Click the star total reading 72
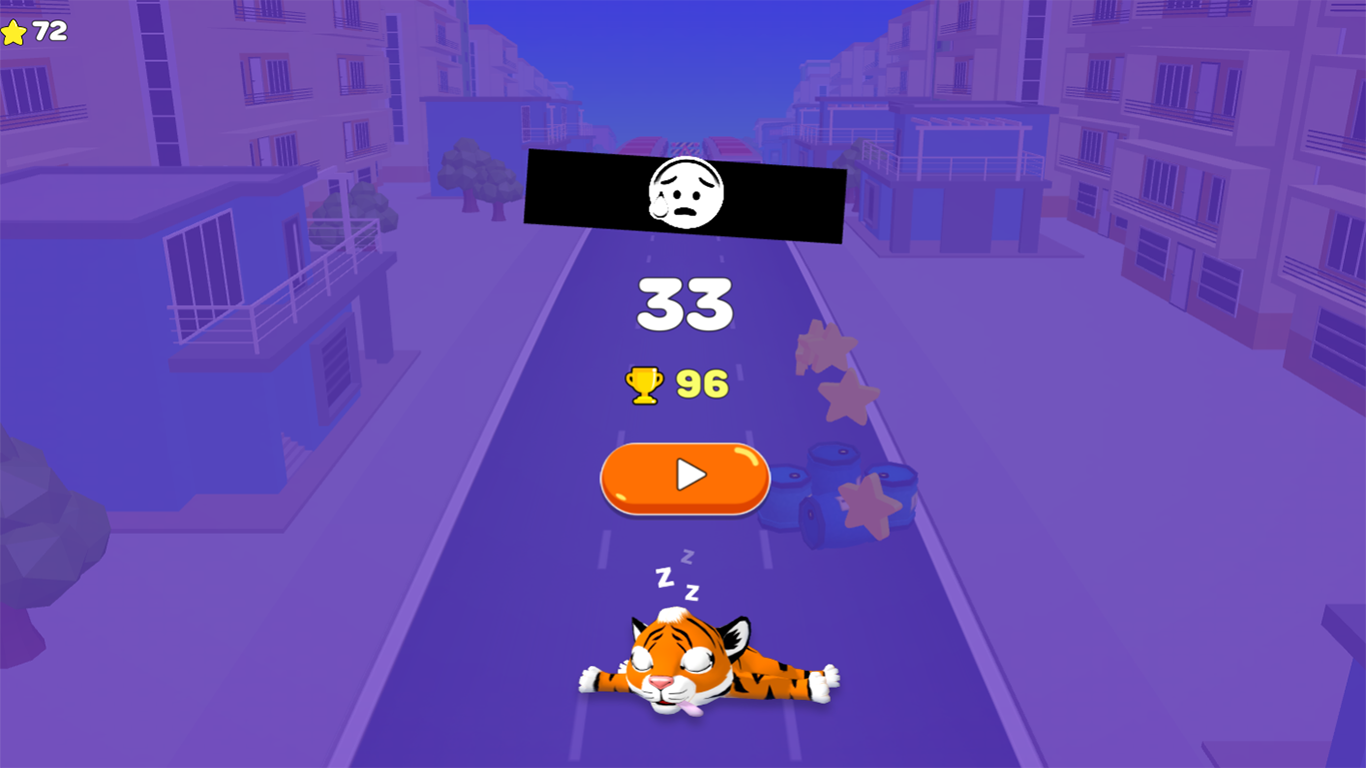Screen dimensions: 1366x768 tap(47, 28)
